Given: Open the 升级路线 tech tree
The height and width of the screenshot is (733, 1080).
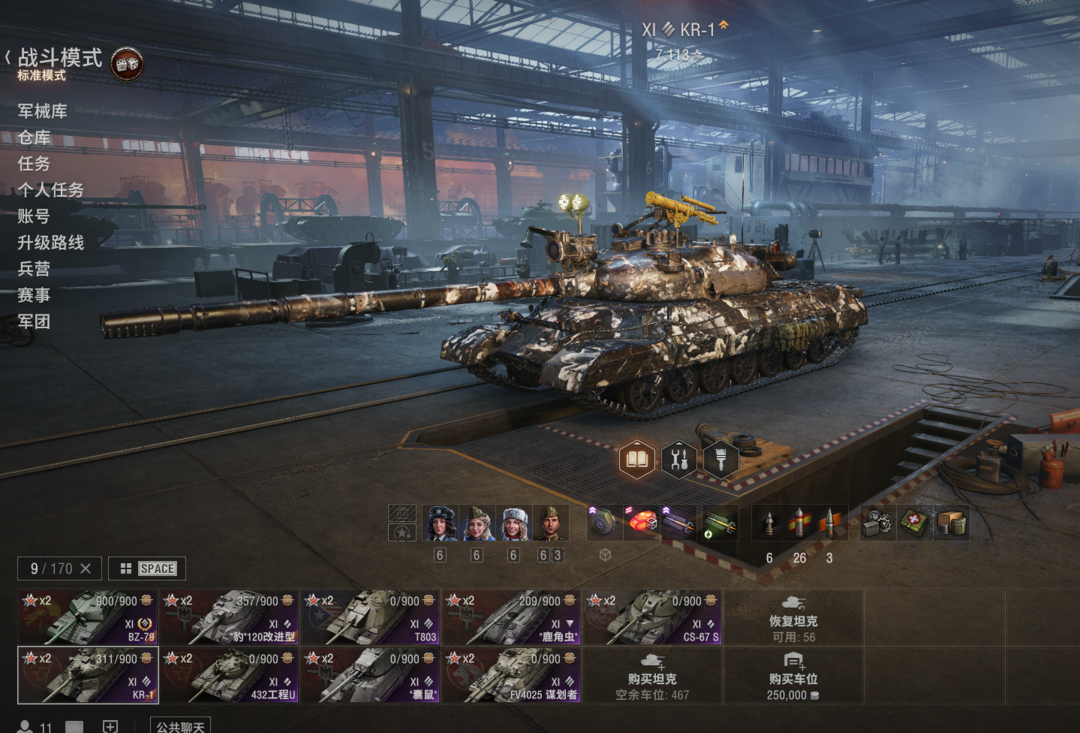Looking at the screenshot, I should [x=50, y=242].
